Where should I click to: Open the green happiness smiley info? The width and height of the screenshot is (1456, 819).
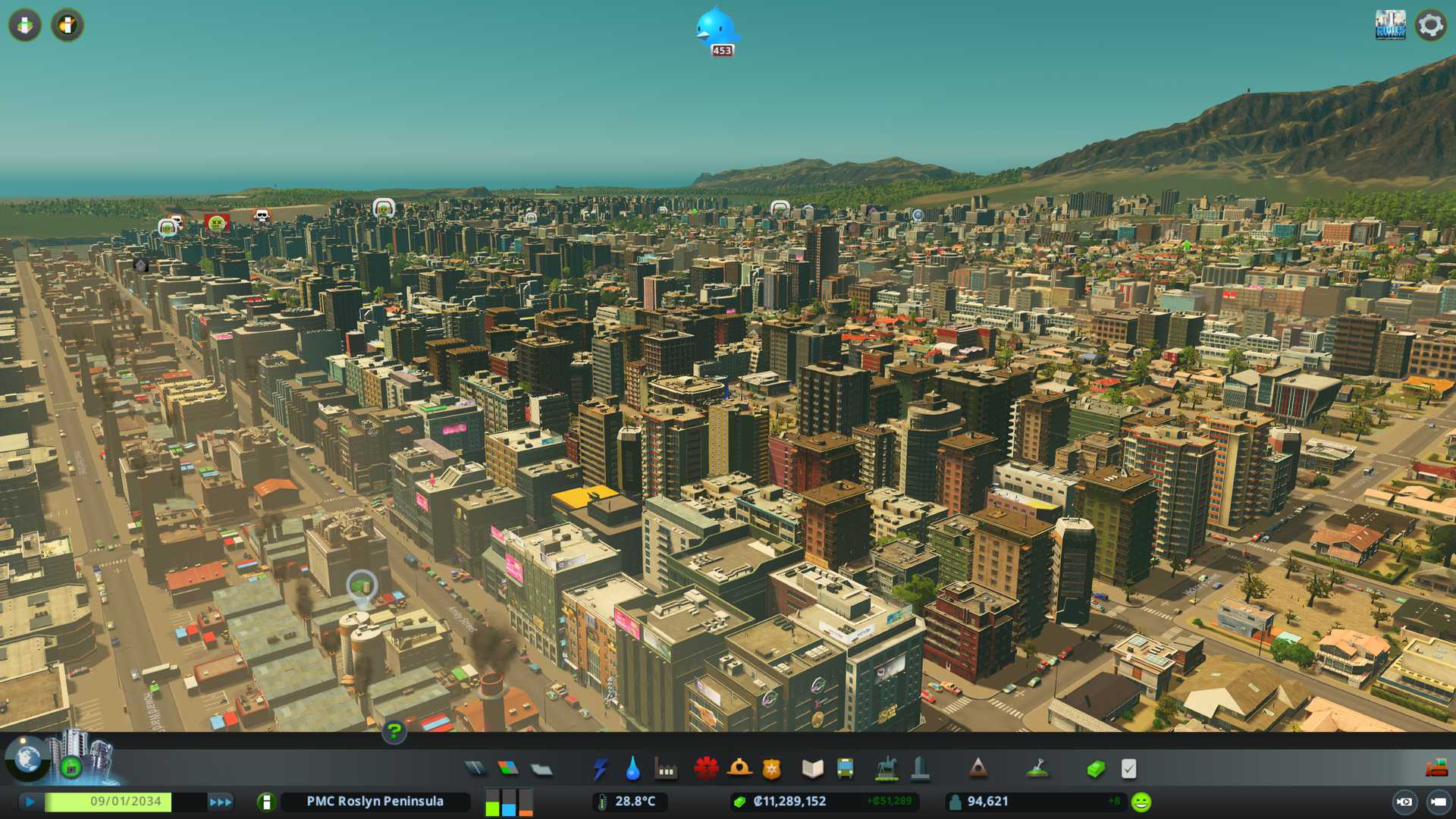(x=1141, y=802)
